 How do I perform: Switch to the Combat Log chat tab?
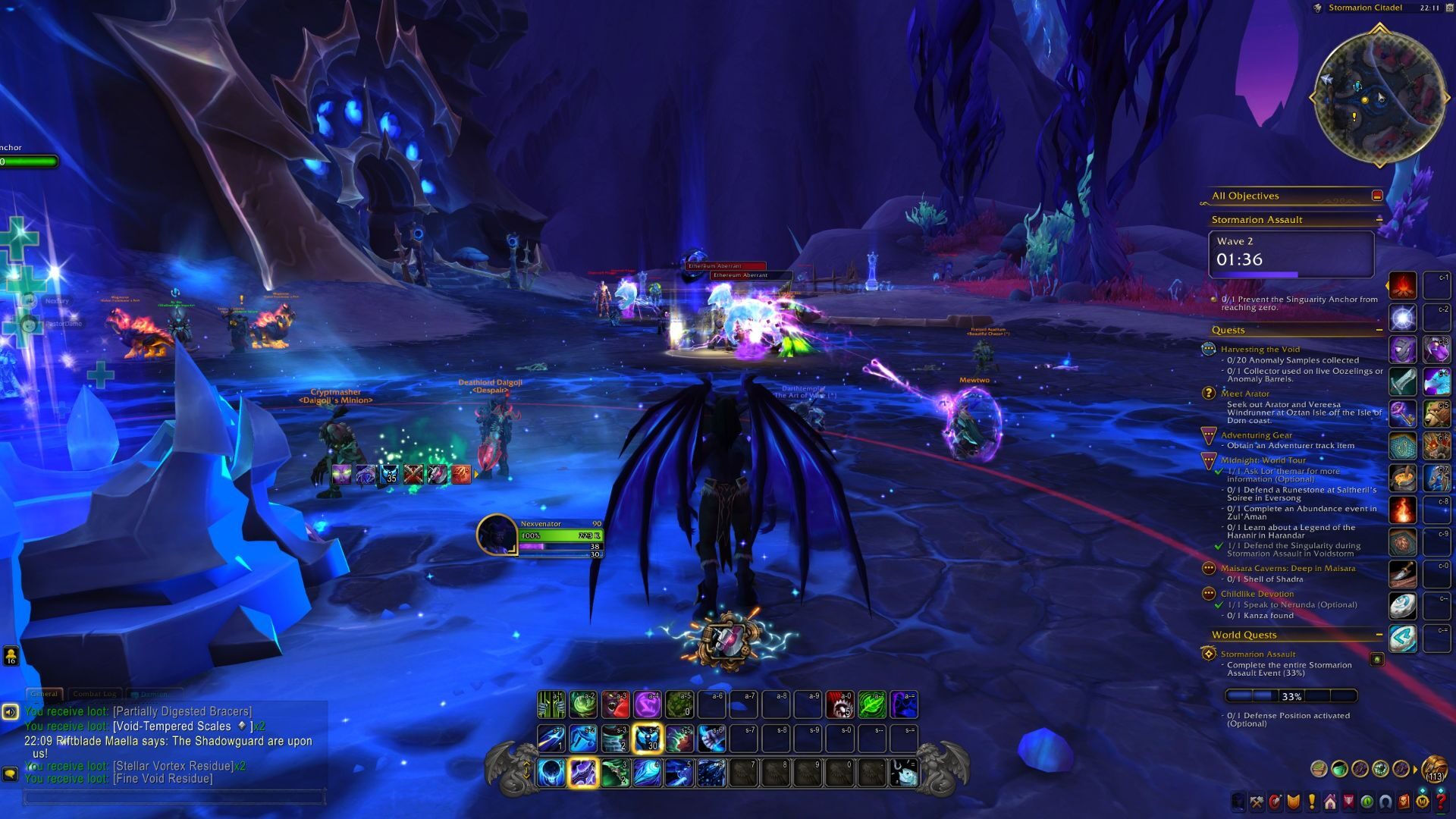[95, 693]
